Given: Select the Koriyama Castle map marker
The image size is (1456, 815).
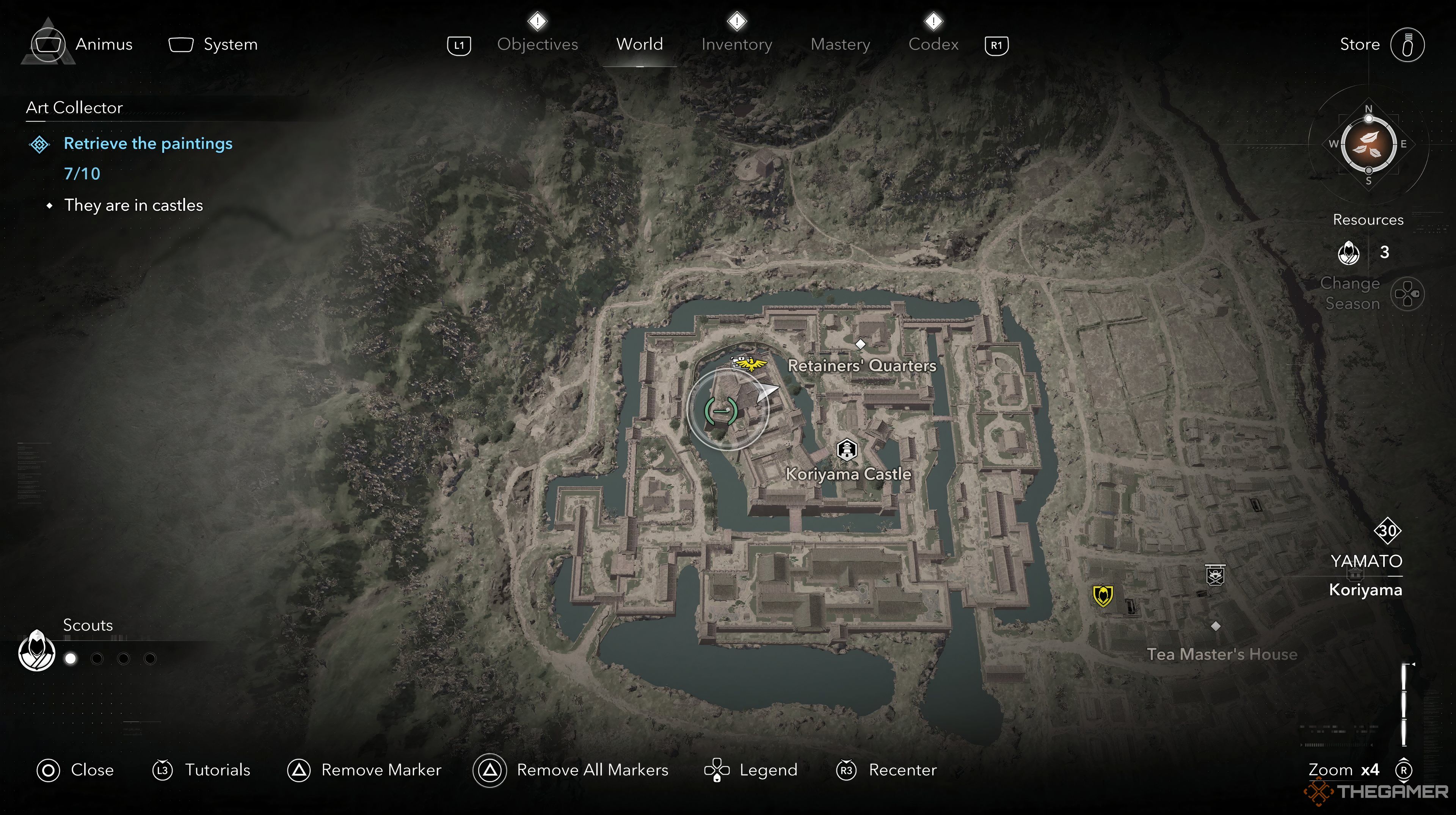Looking at the screenshot, I should pyautogui.click(x=846, y=450).
